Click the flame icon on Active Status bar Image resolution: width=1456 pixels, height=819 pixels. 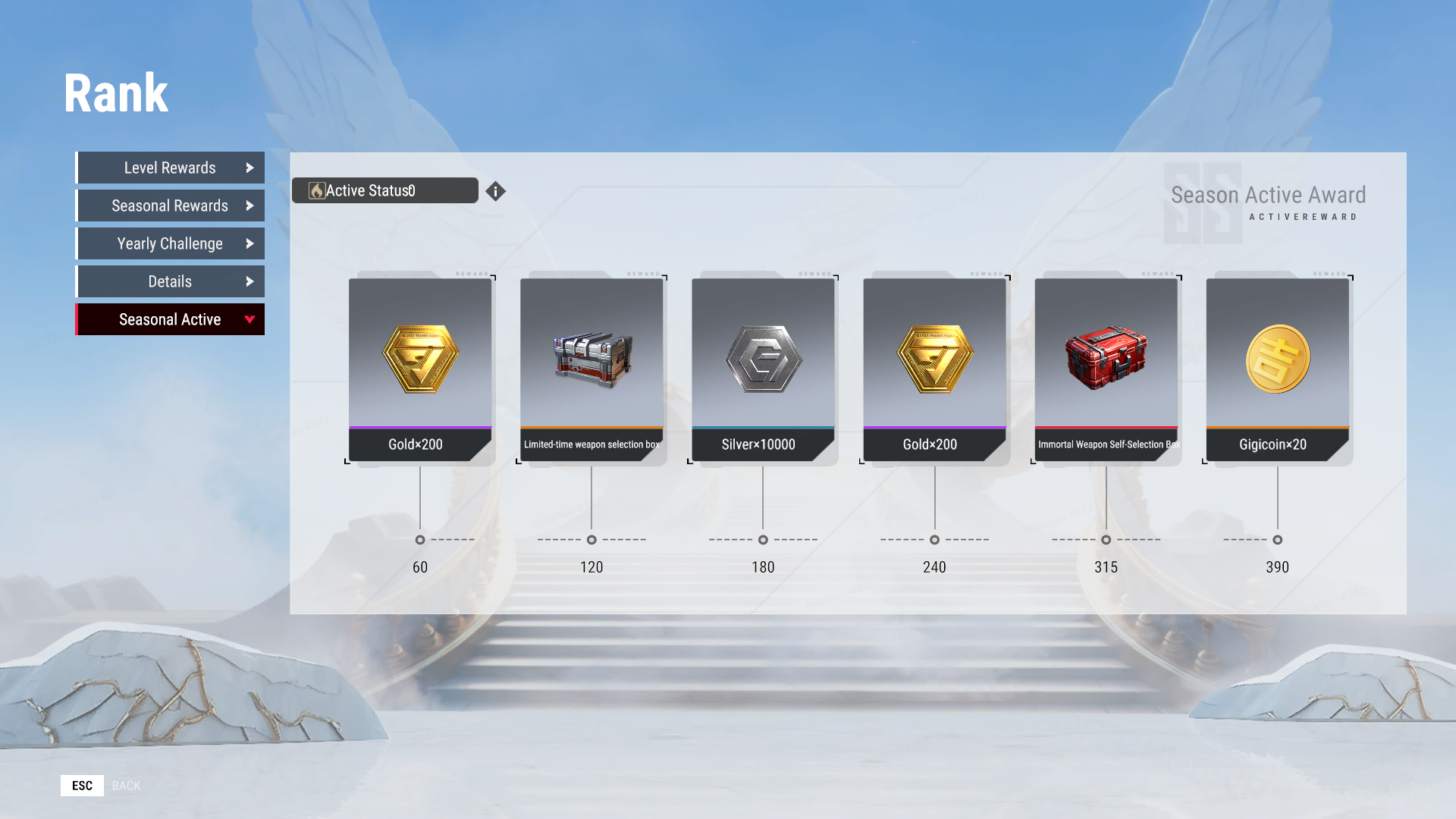click(x=316, y=190)
